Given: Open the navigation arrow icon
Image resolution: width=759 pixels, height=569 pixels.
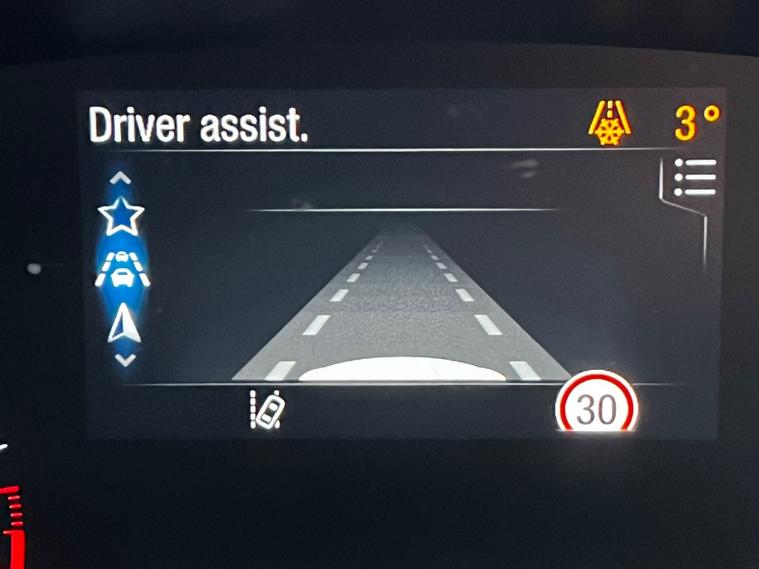Looking at the screenshot, I should [123, 326].
